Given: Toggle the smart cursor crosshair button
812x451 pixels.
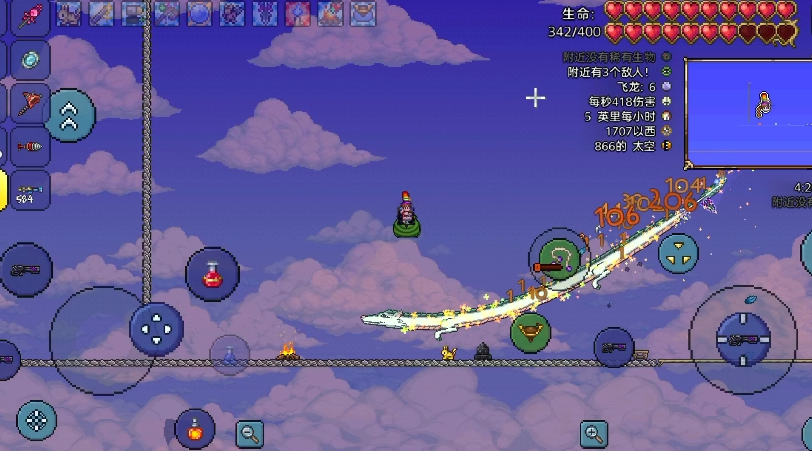Looking at the screenshot, I should pyautogui.click(x=36, y=420).
